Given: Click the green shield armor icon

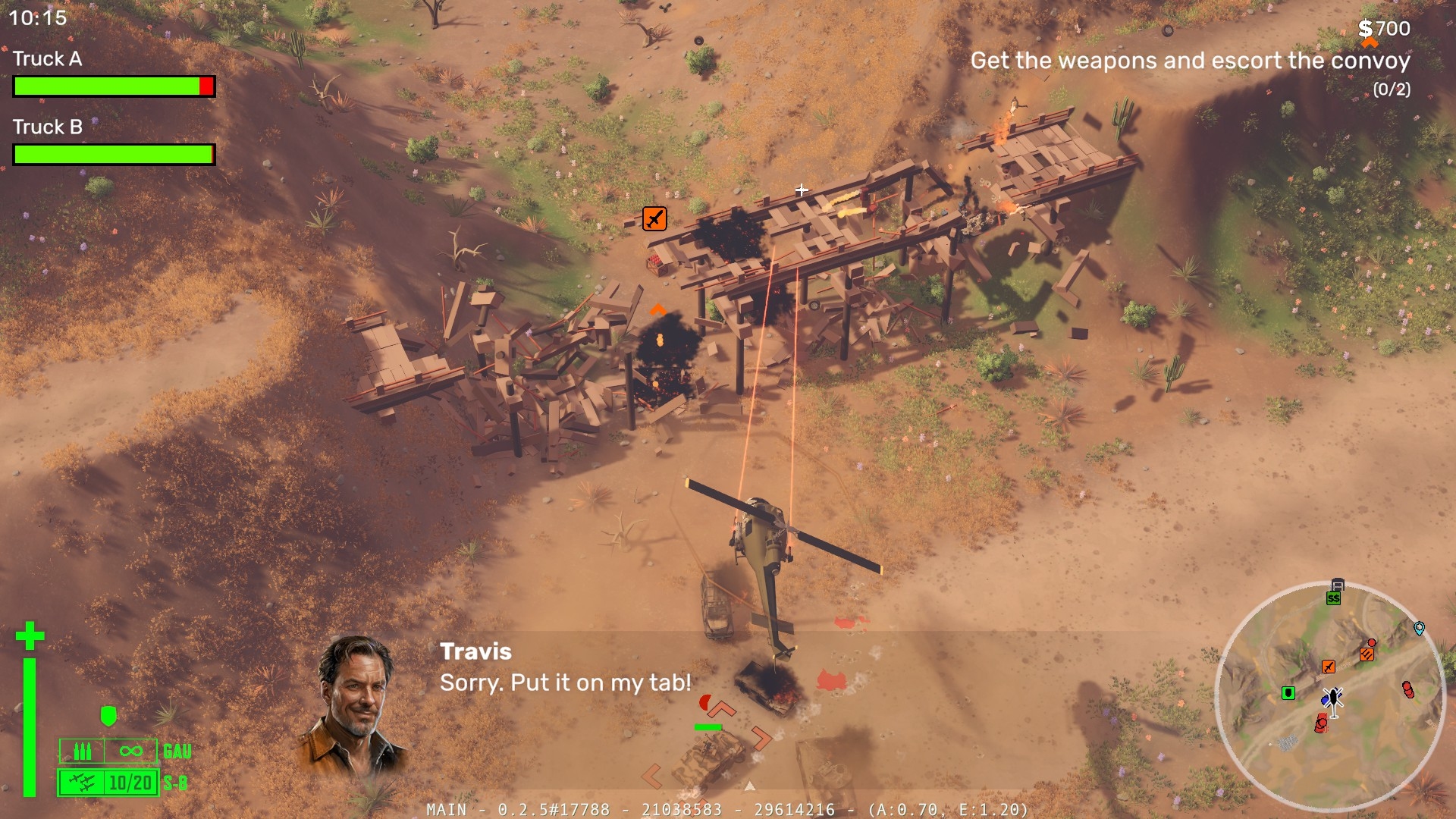Looking at the screenshot, I should [x=108, y=716].
